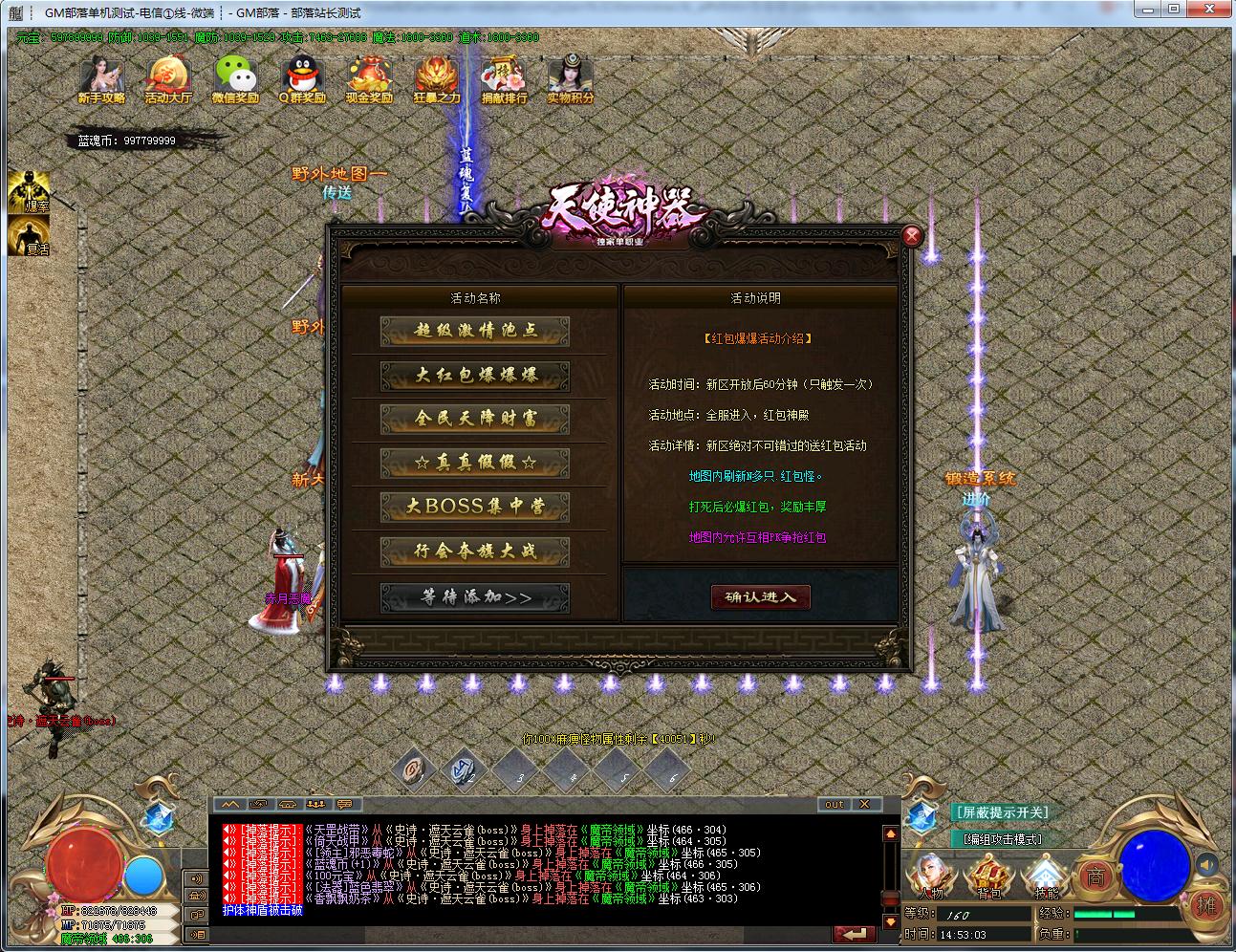Open the 实物积分 points icon
Viewport: 1236px width, 952px height.
(x=571, y=79)
